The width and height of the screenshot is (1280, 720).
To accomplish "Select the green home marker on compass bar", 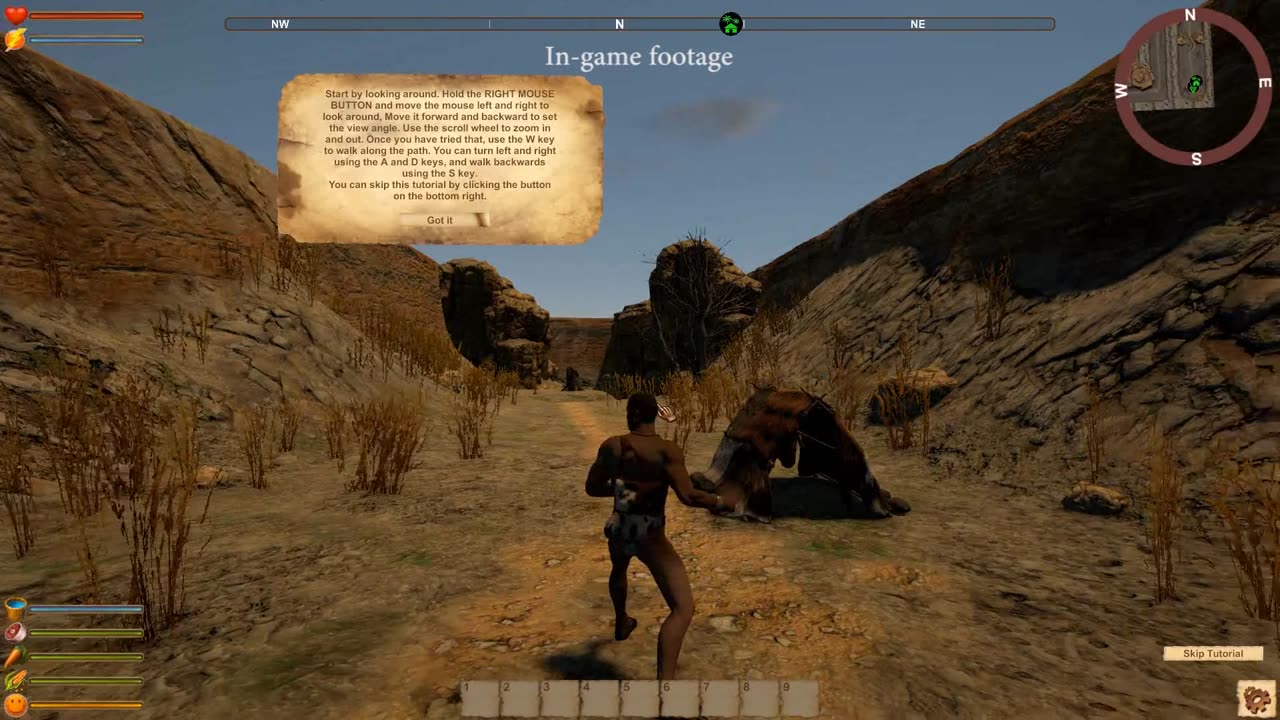I will tap(731, 24).
